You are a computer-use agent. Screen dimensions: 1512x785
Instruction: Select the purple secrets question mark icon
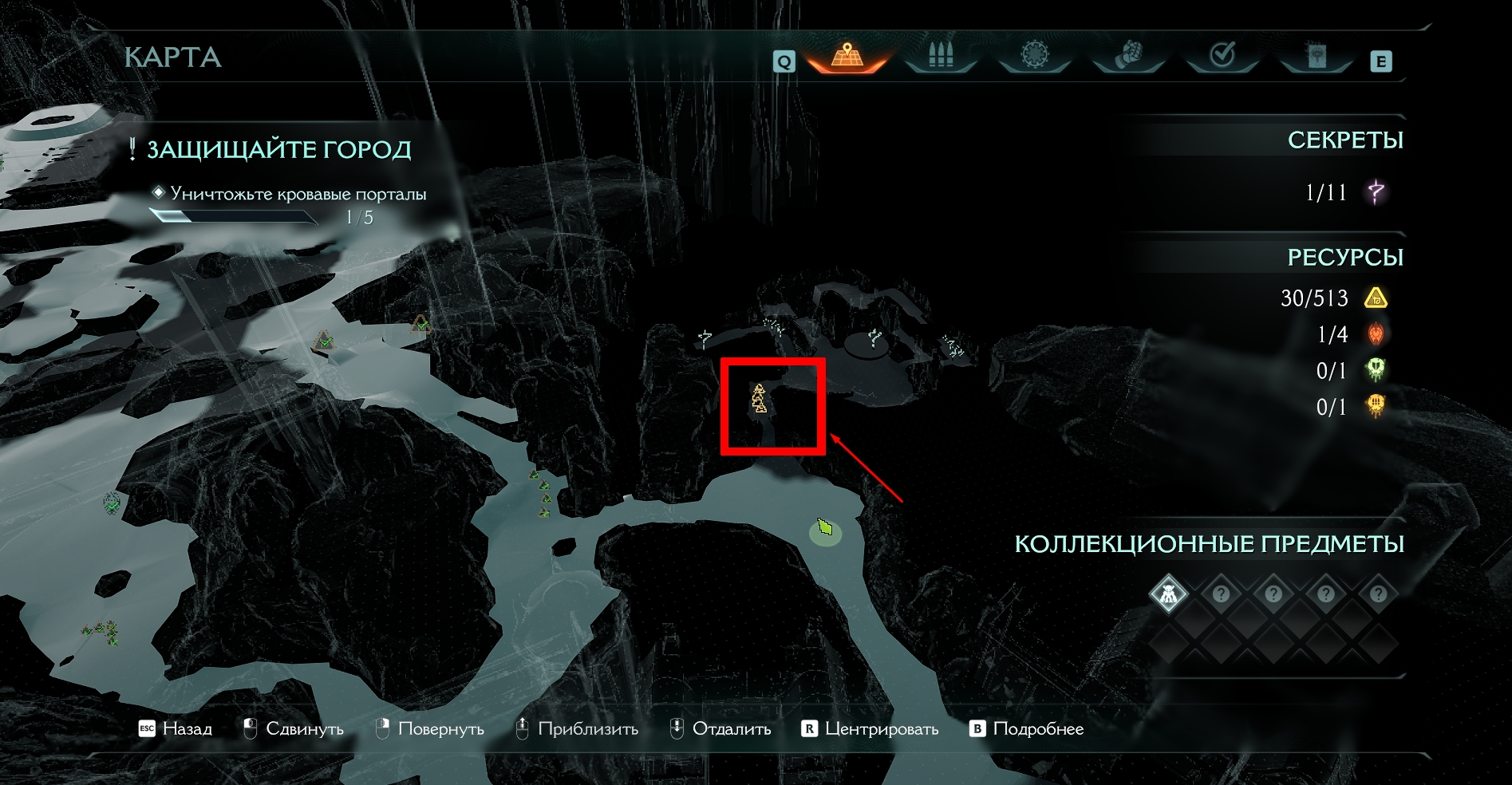[1376, 192]
